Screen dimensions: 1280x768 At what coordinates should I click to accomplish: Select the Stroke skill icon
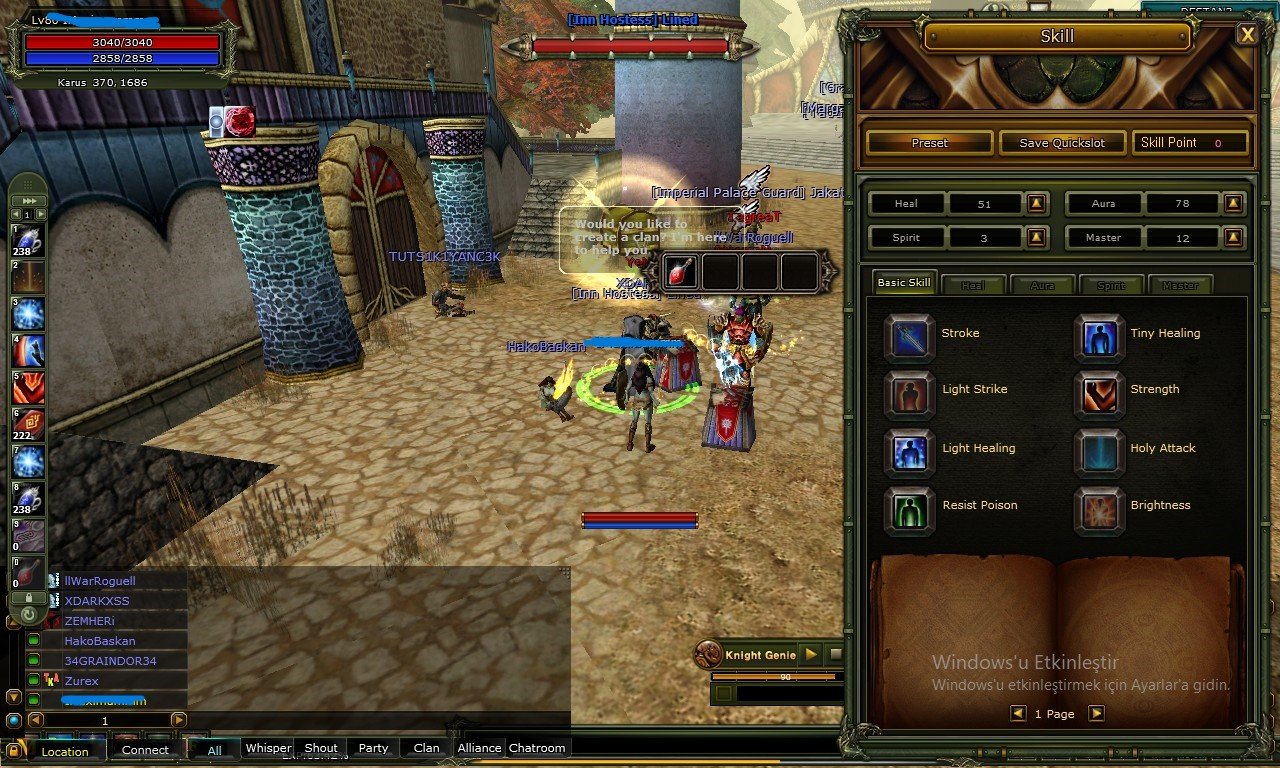909,337
